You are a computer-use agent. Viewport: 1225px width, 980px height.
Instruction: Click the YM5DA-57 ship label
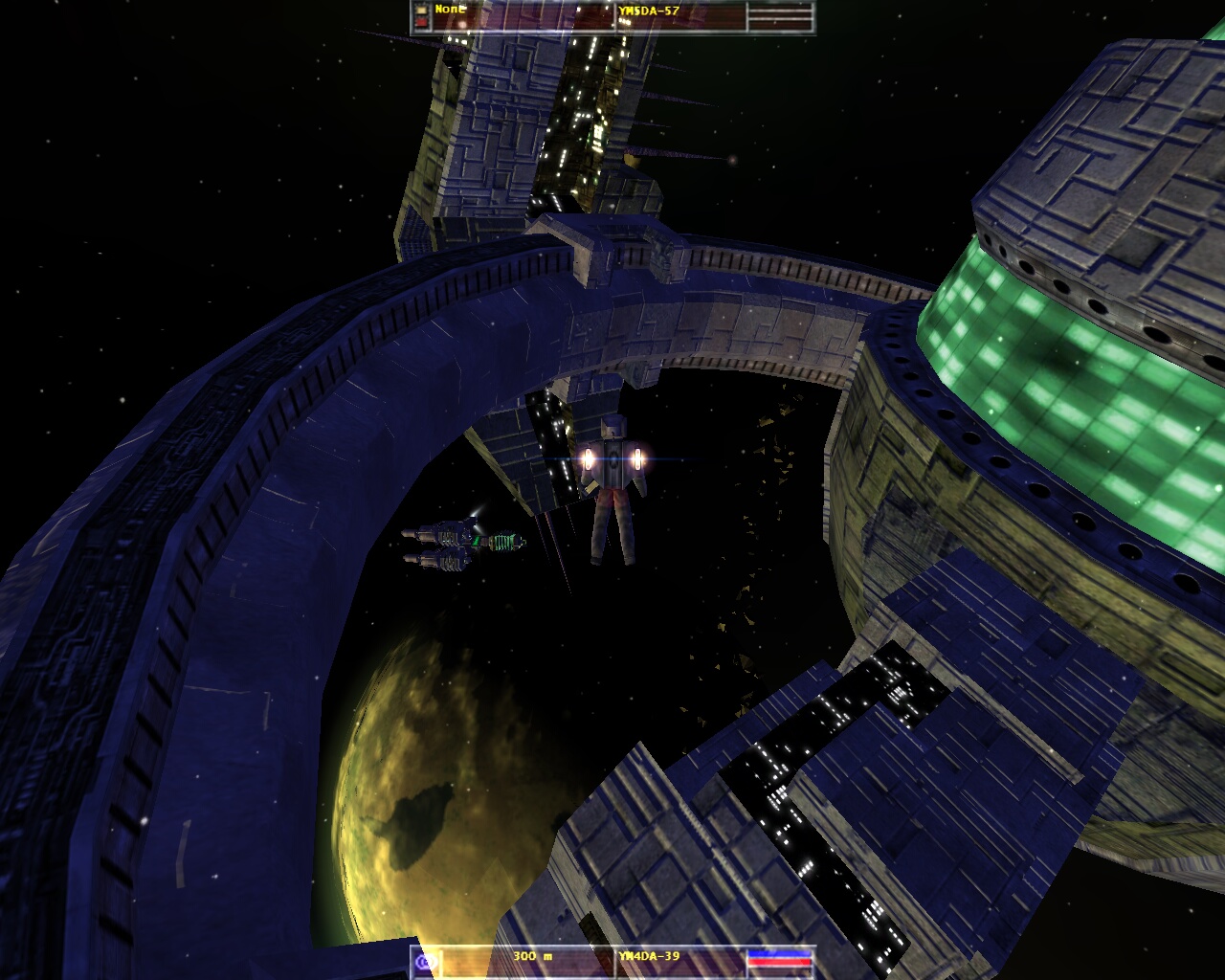(x=648, y=10)
